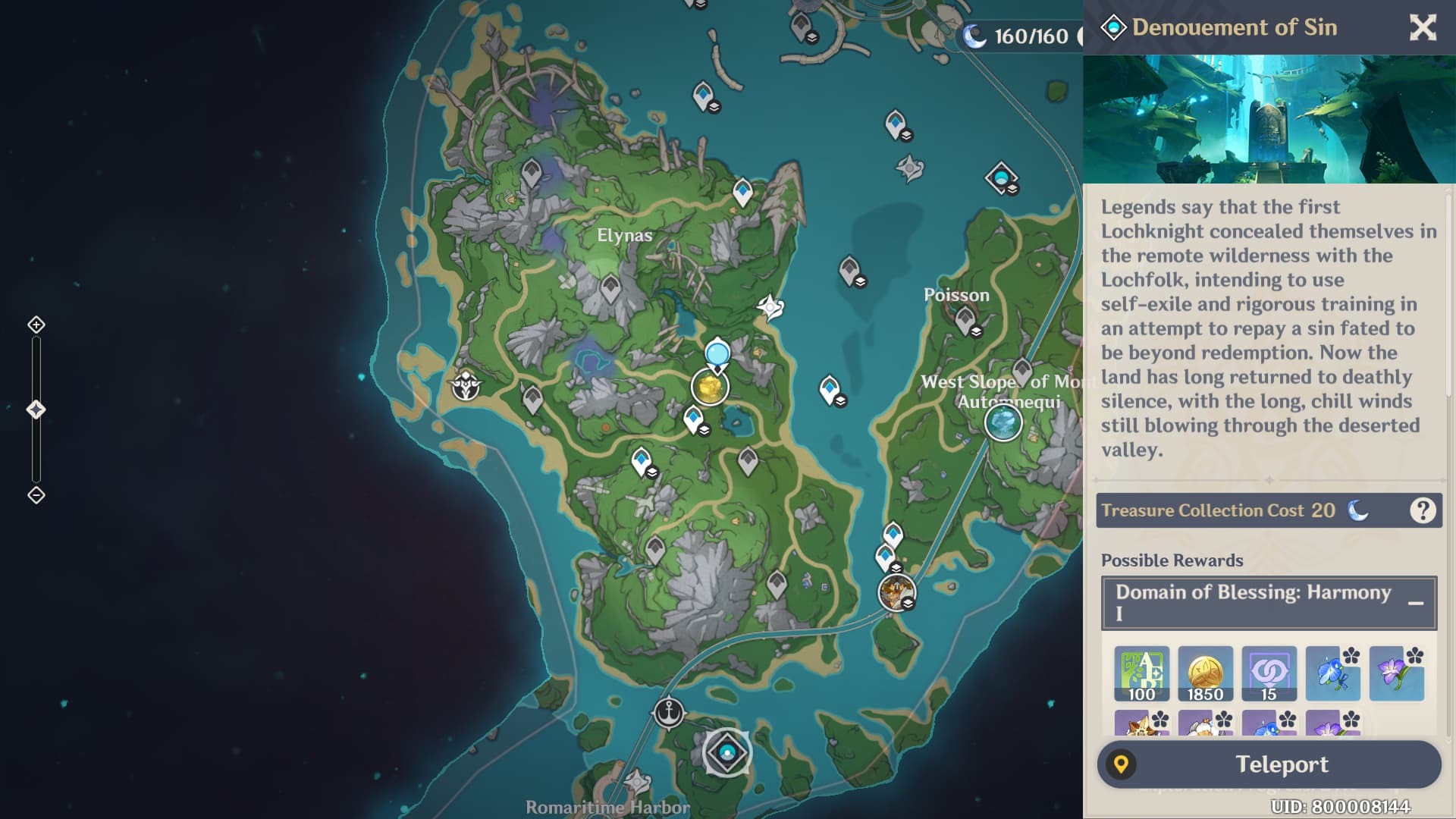The image size is (1456, 819).
Task: Select the Adventure EXP 100 reward icon
Action: coord(1141,673)
